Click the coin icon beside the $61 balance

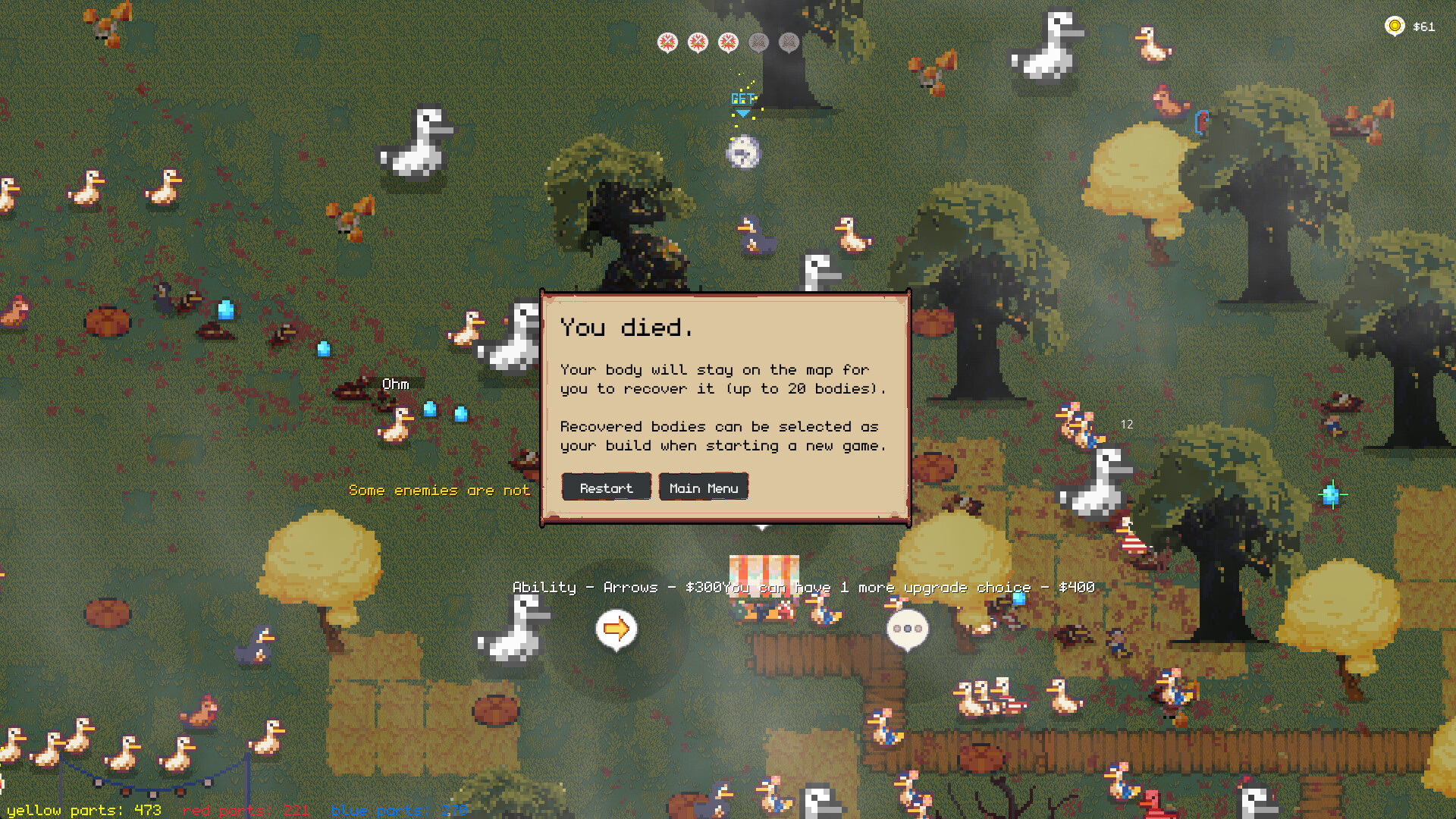(1395, 26)
